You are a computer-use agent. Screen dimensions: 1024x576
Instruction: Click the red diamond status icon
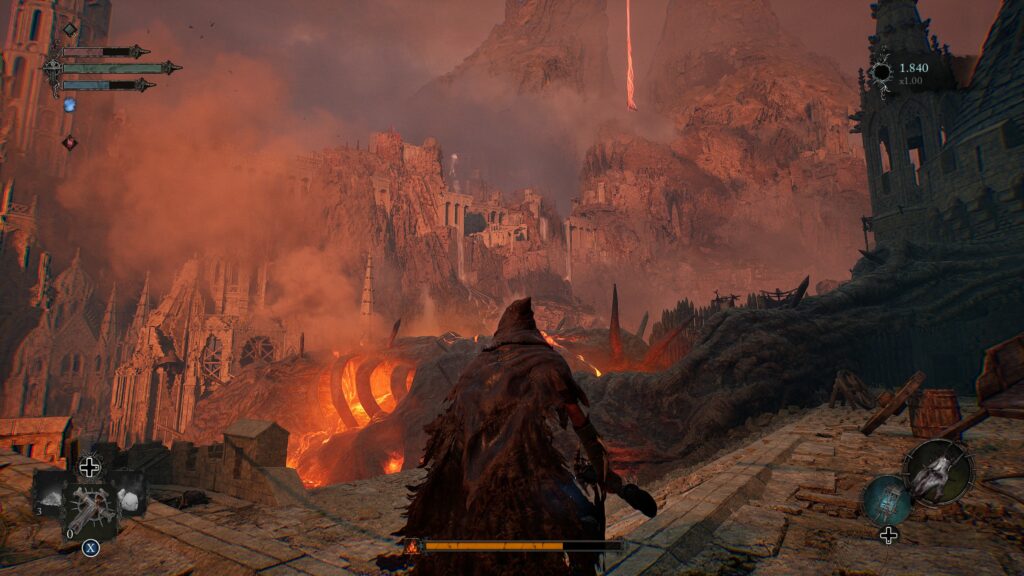point(69,143)
